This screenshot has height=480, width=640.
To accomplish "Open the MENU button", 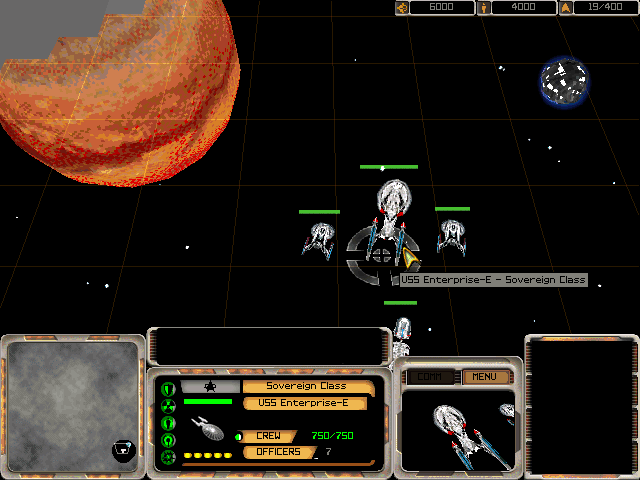I will 485,377.
